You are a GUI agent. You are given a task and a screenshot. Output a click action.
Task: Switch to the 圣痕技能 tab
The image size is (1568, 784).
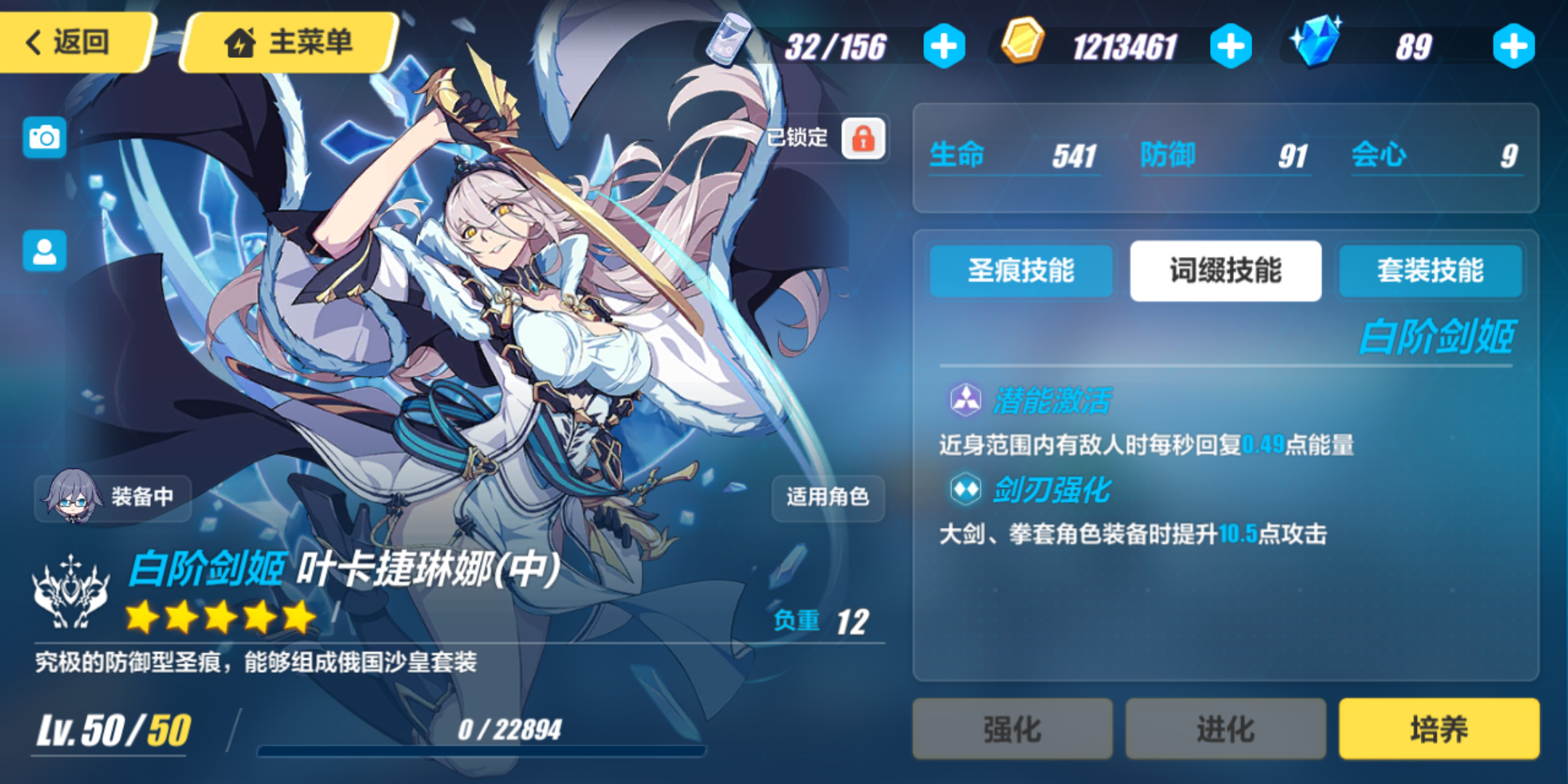click(1021, 271)
